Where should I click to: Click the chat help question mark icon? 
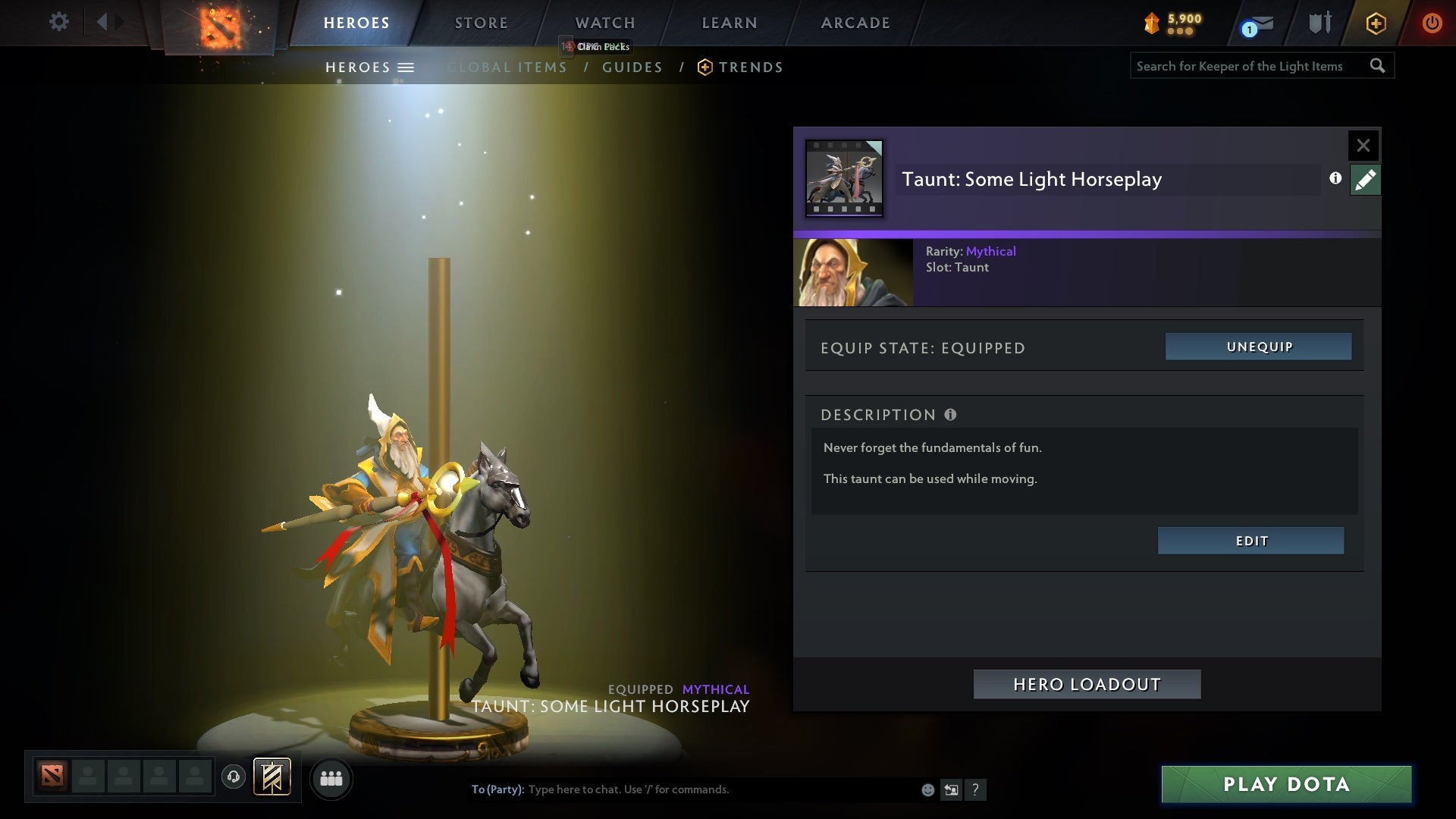coord(976,789)
